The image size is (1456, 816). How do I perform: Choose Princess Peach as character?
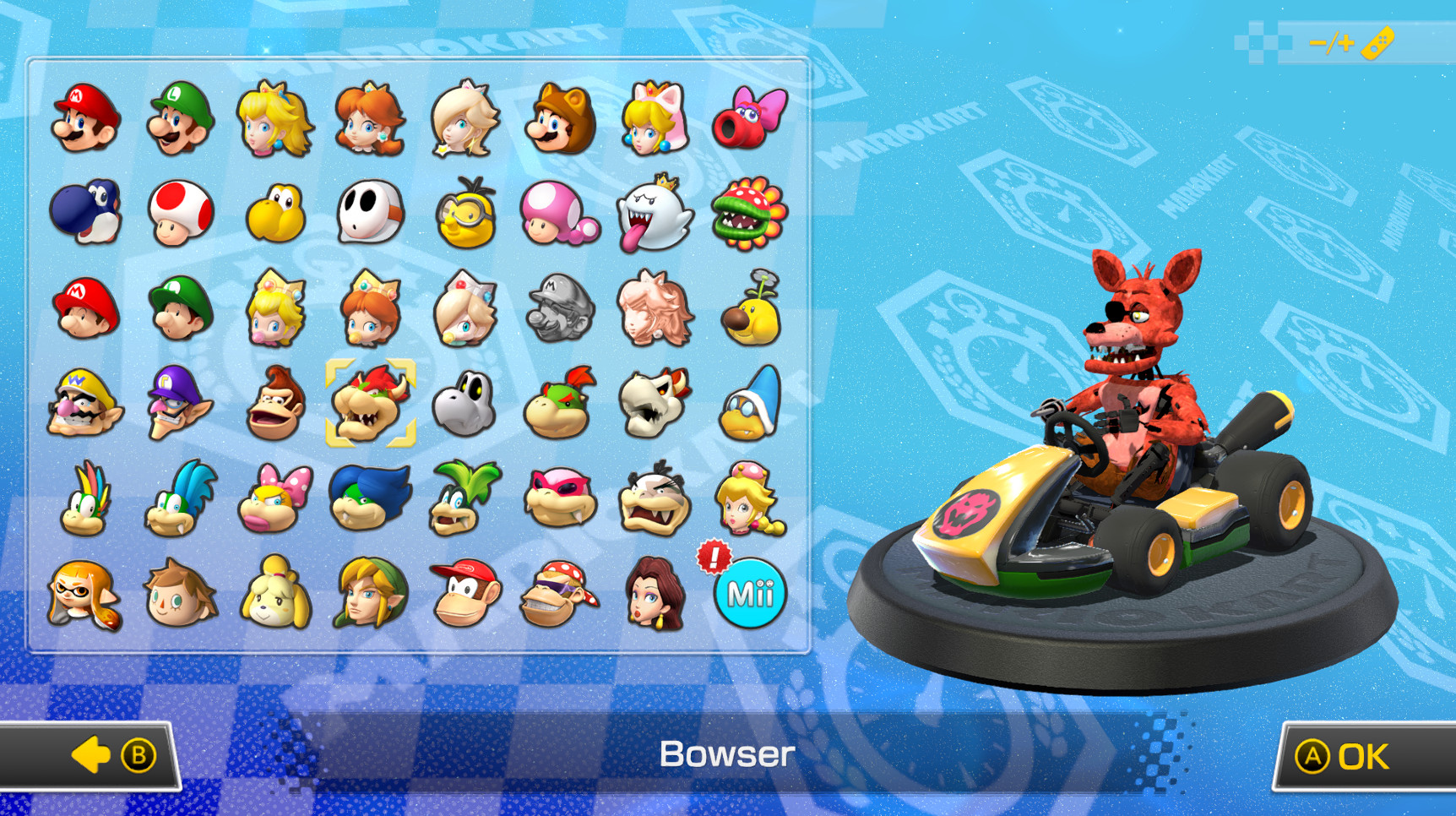pos(274,118)
